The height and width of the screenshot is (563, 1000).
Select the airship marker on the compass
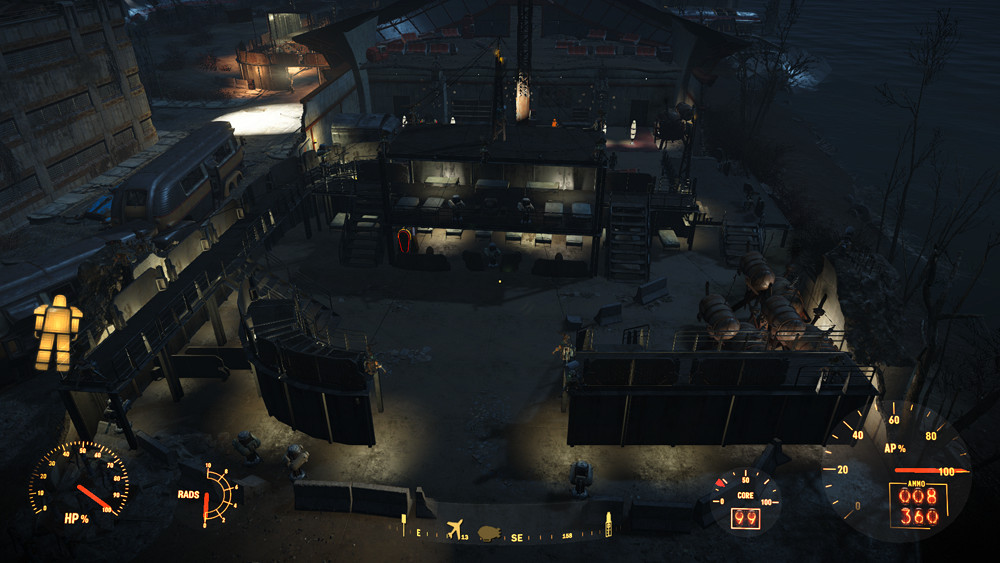coord(489,532)
